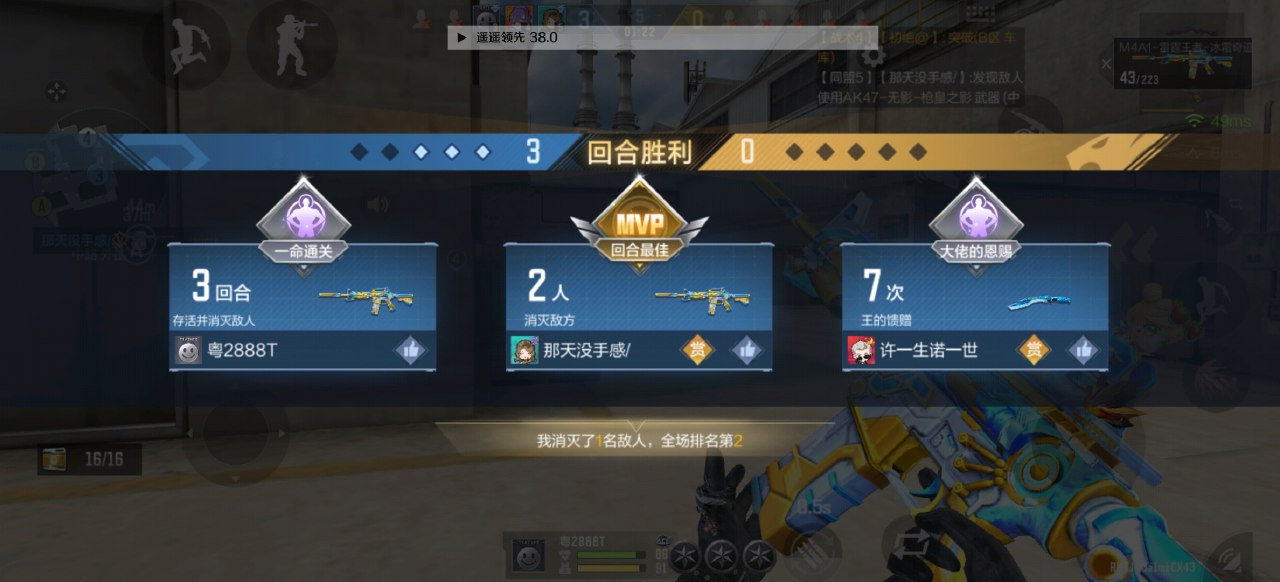Toggle the speaker sound icon
Image resolution: width=1280 pixels, height=582 pixels.
377,205
